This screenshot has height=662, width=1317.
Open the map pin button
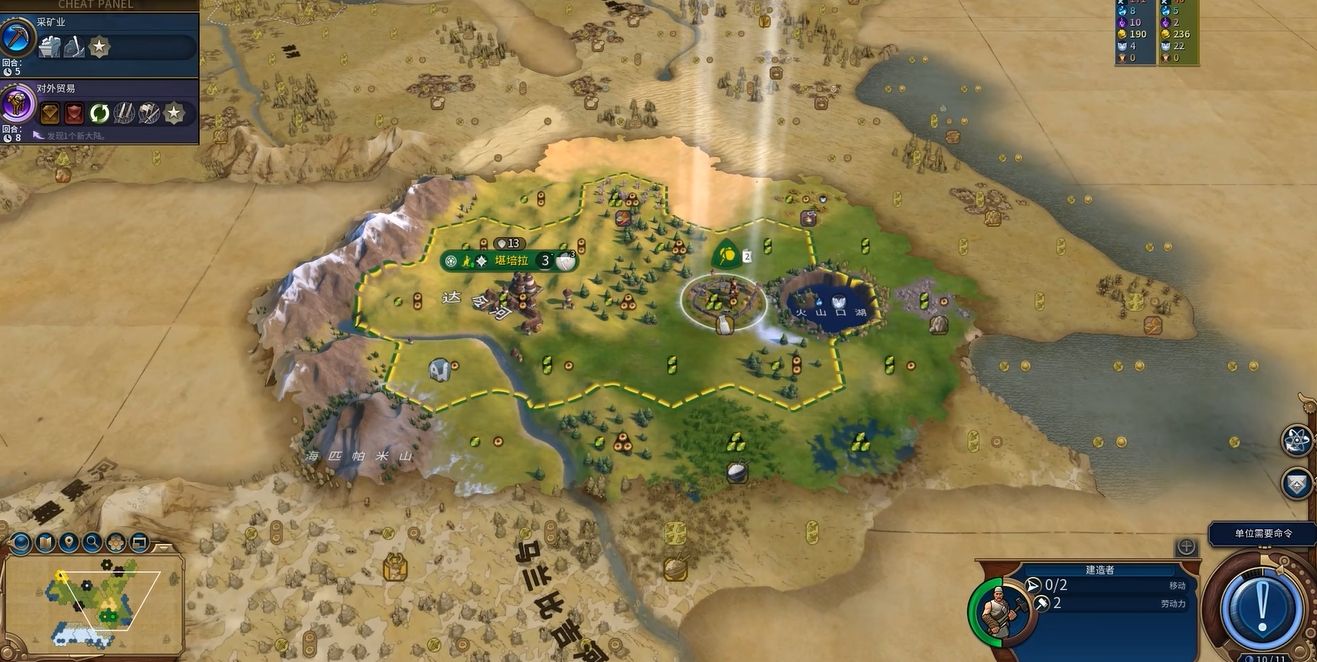coord(68,543)
